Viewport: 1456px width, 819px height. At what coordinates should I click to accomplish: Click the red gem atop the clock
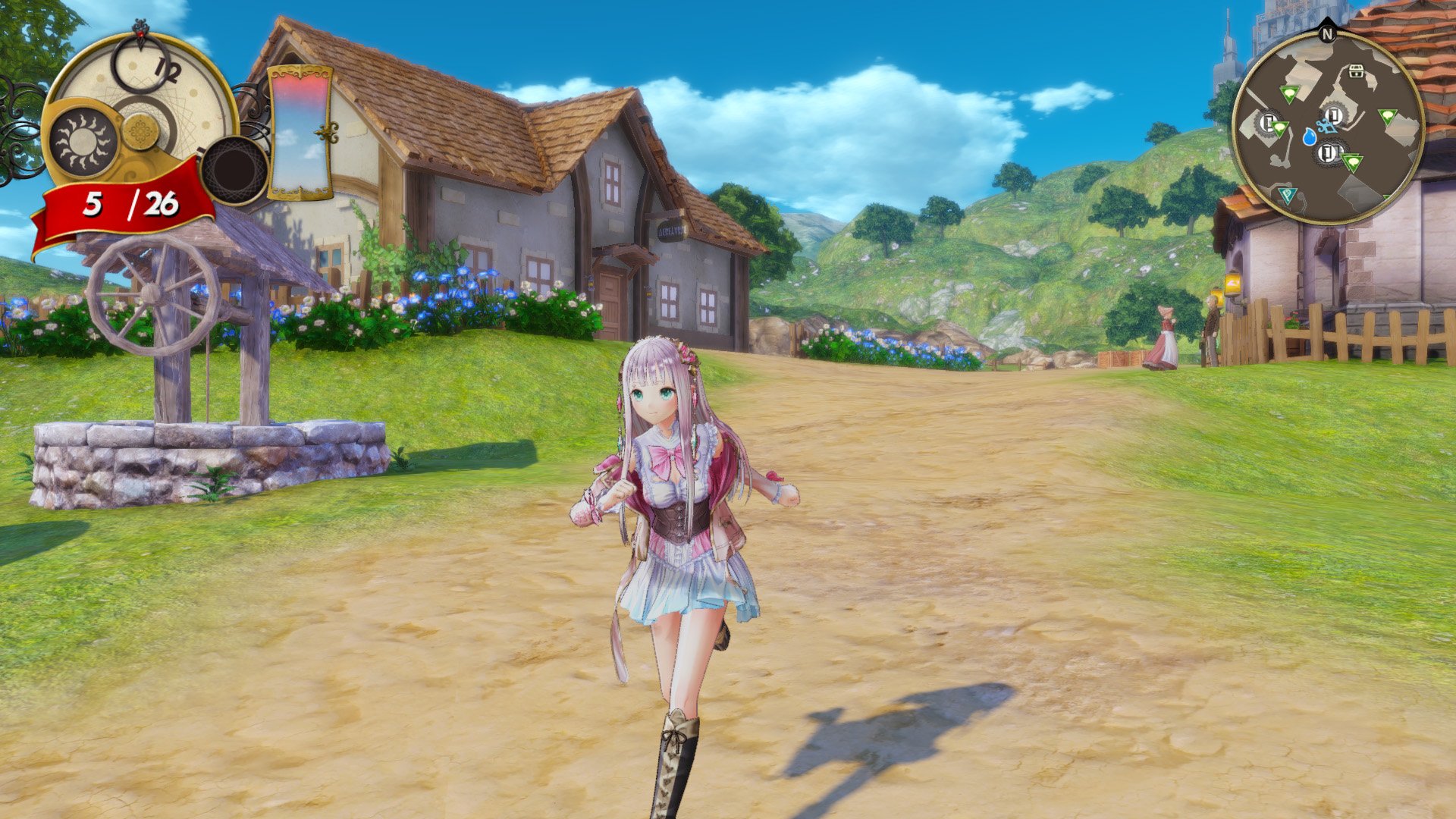click(140, 33)
